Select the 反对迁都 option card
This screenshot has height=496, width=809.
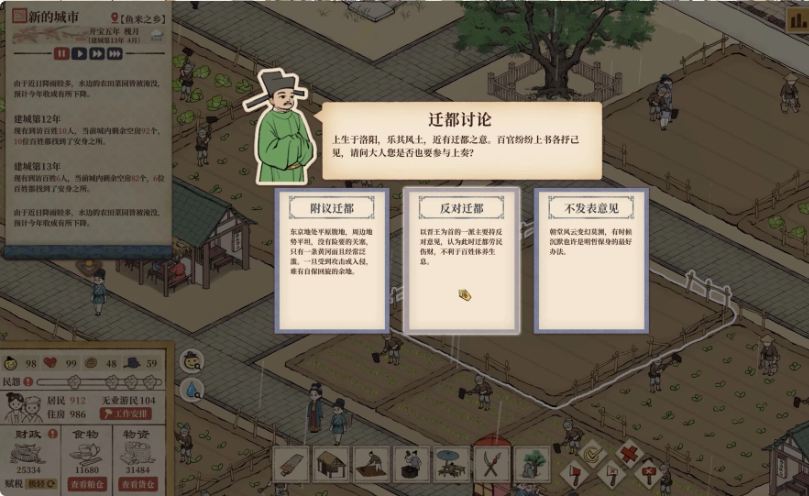(x=461, y=260)
